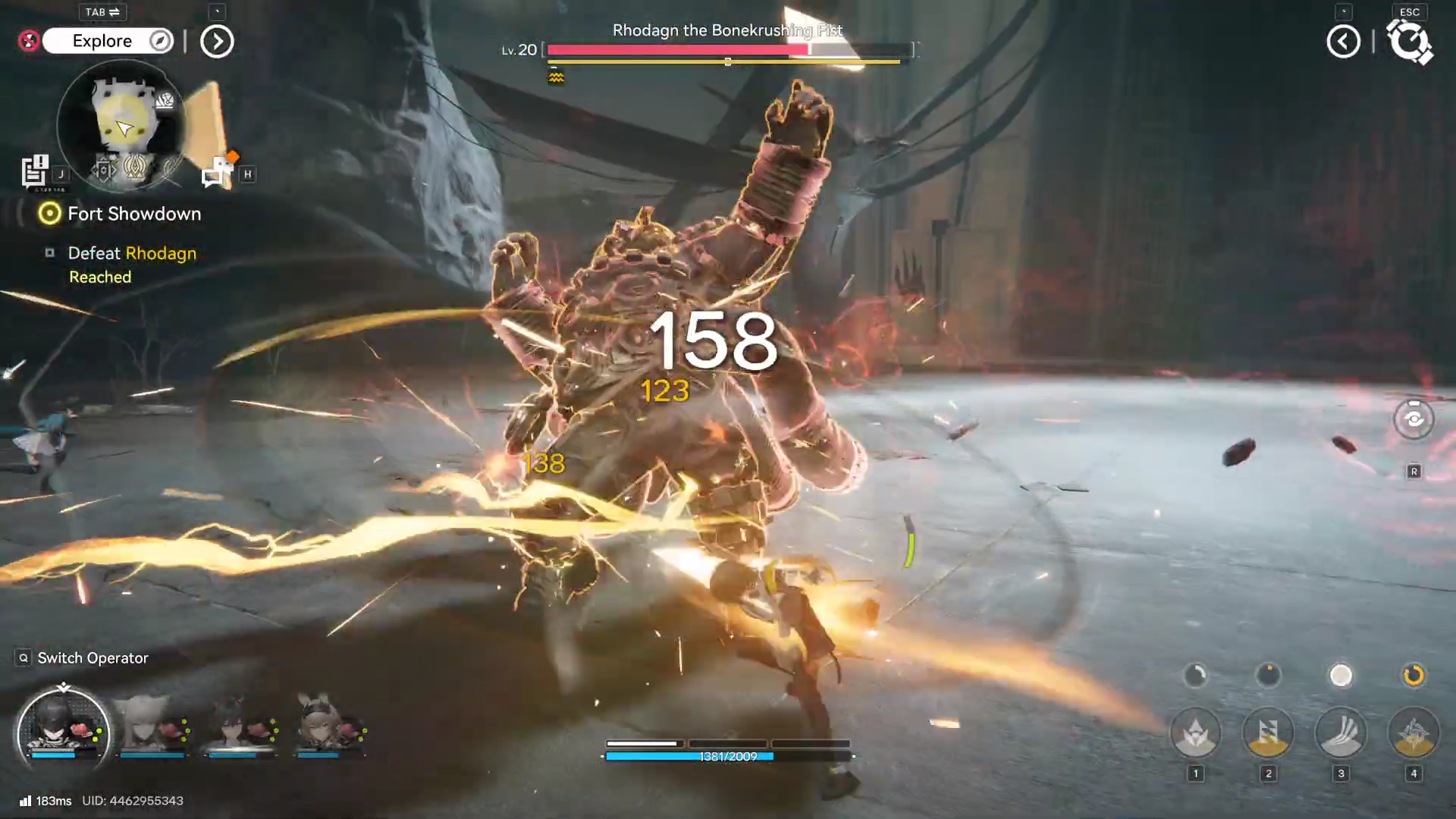
Task: Collapse the top-right left-arrow button
Action: pyautogui.click(x=1343, y=42)
